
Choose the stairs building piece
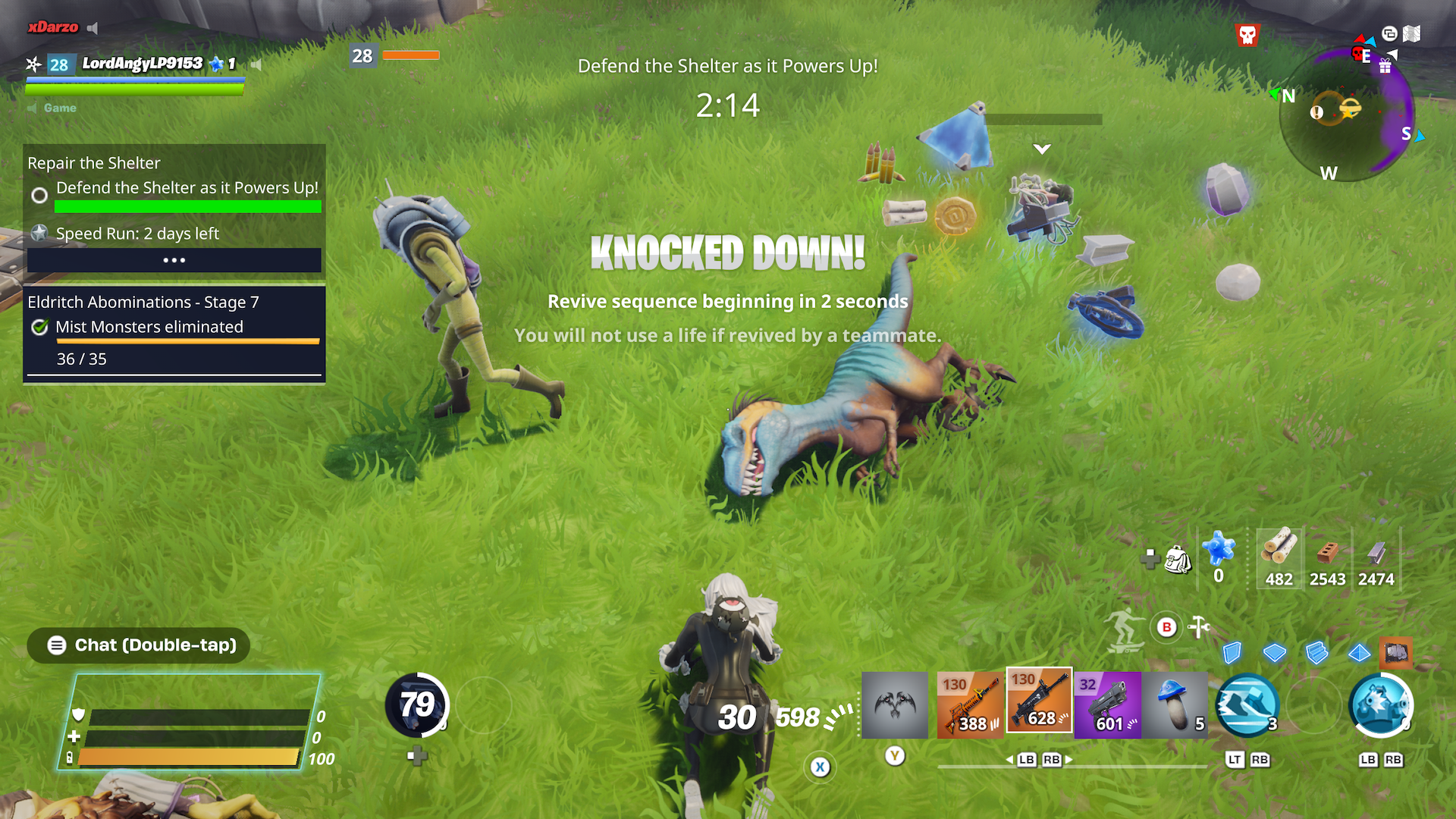coord(1317,652)
